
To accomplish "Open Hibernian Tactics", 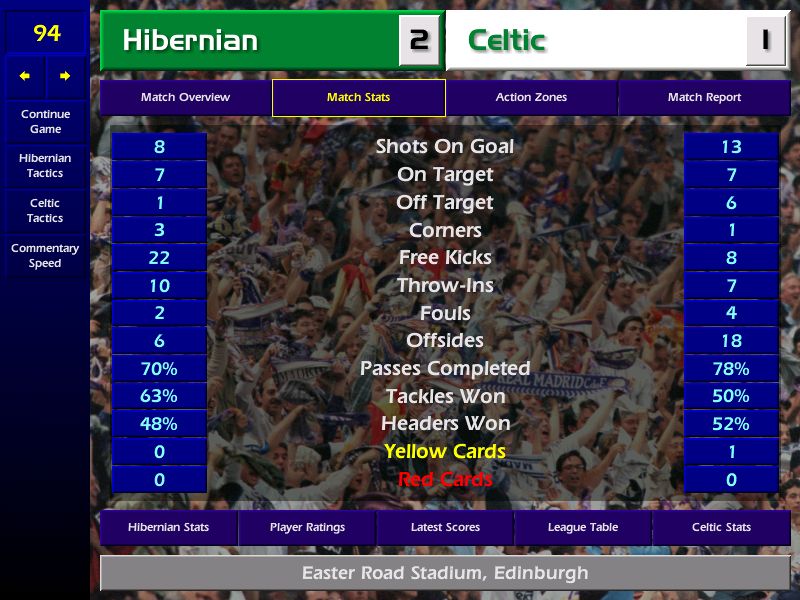I will [45, 165].
